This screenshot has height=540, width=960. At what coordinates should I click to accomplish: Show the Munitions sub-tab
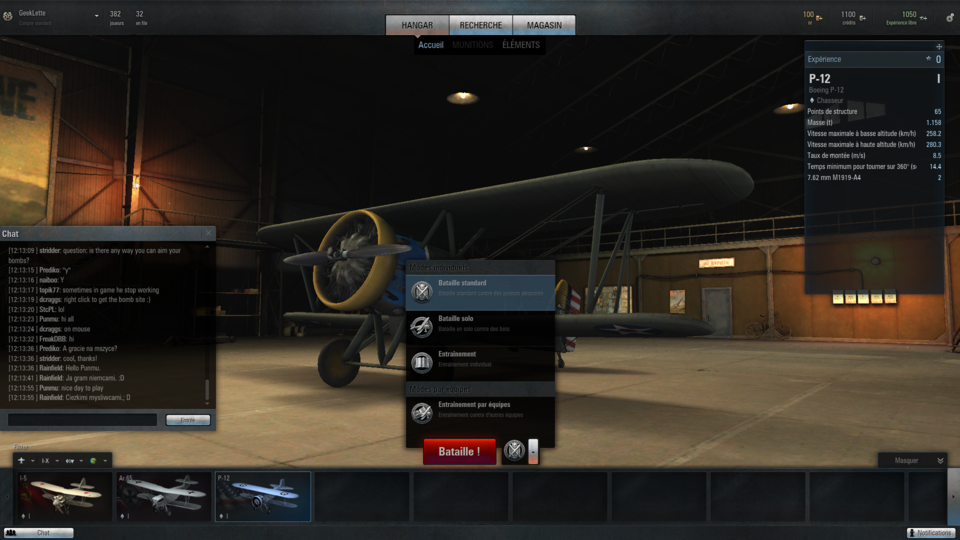[x=473, y=45]
